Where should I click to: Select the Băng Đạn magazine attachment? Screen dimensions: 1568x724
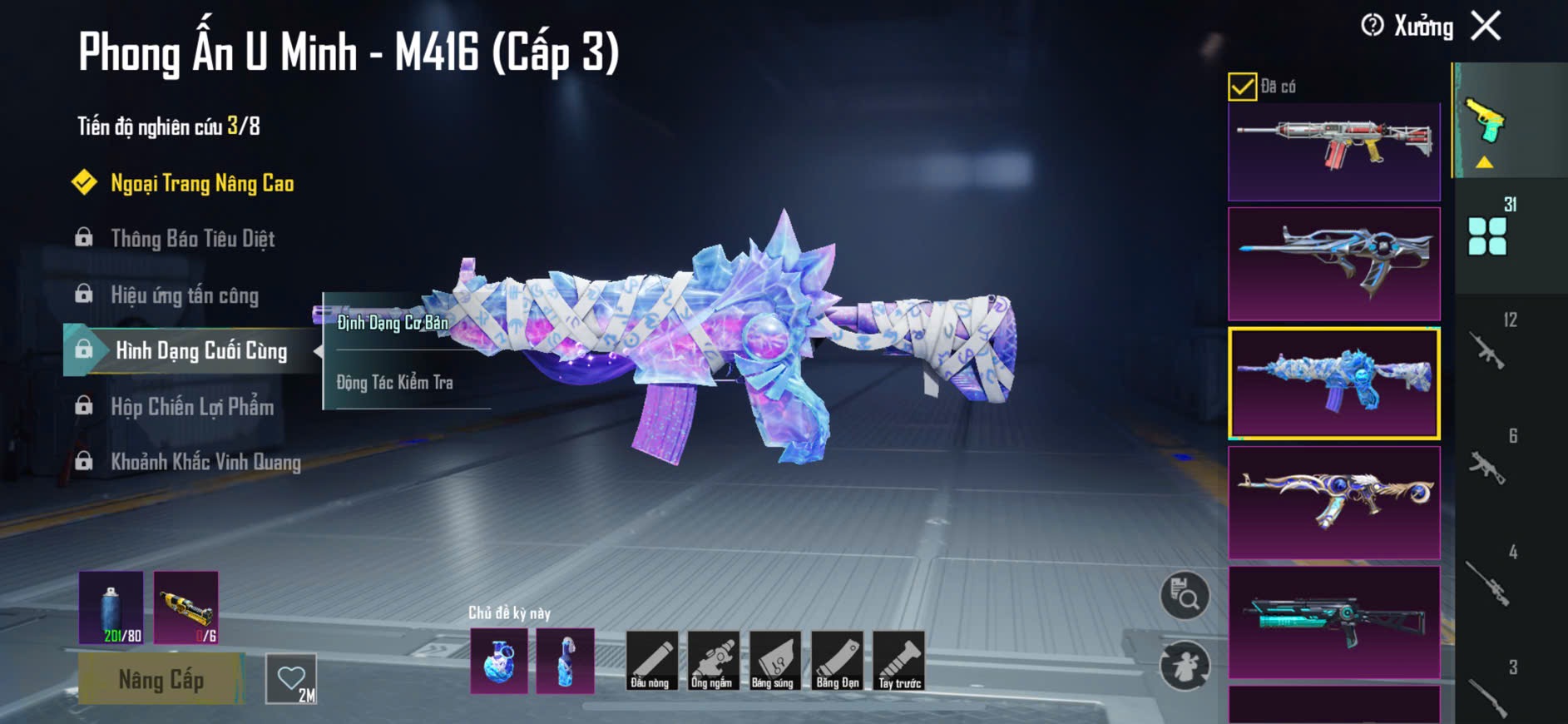coord(837,661)
